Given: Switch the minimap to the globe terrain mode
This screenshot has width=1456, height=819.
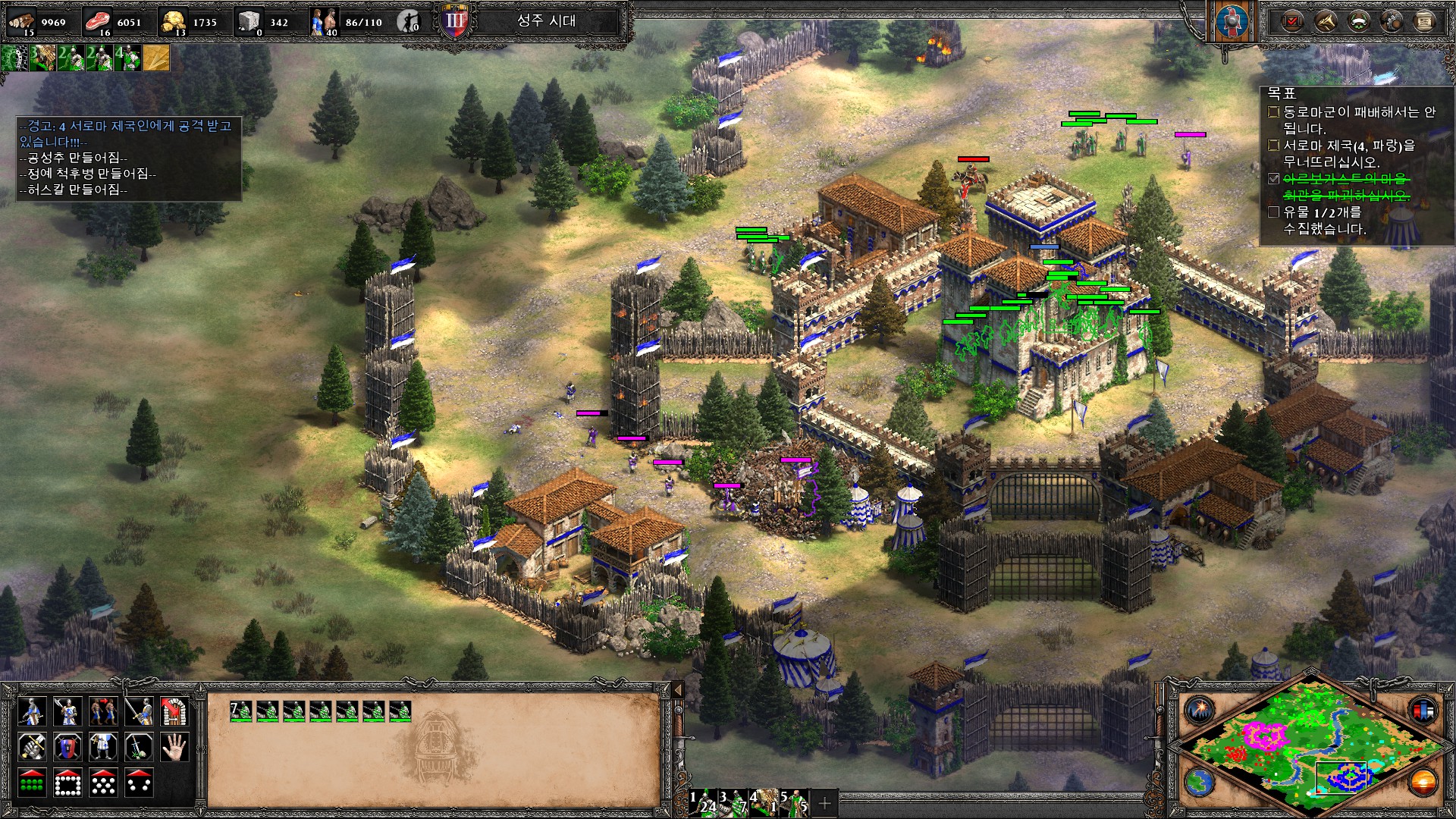Looking at the screenshot, I should click(1200, 782).
